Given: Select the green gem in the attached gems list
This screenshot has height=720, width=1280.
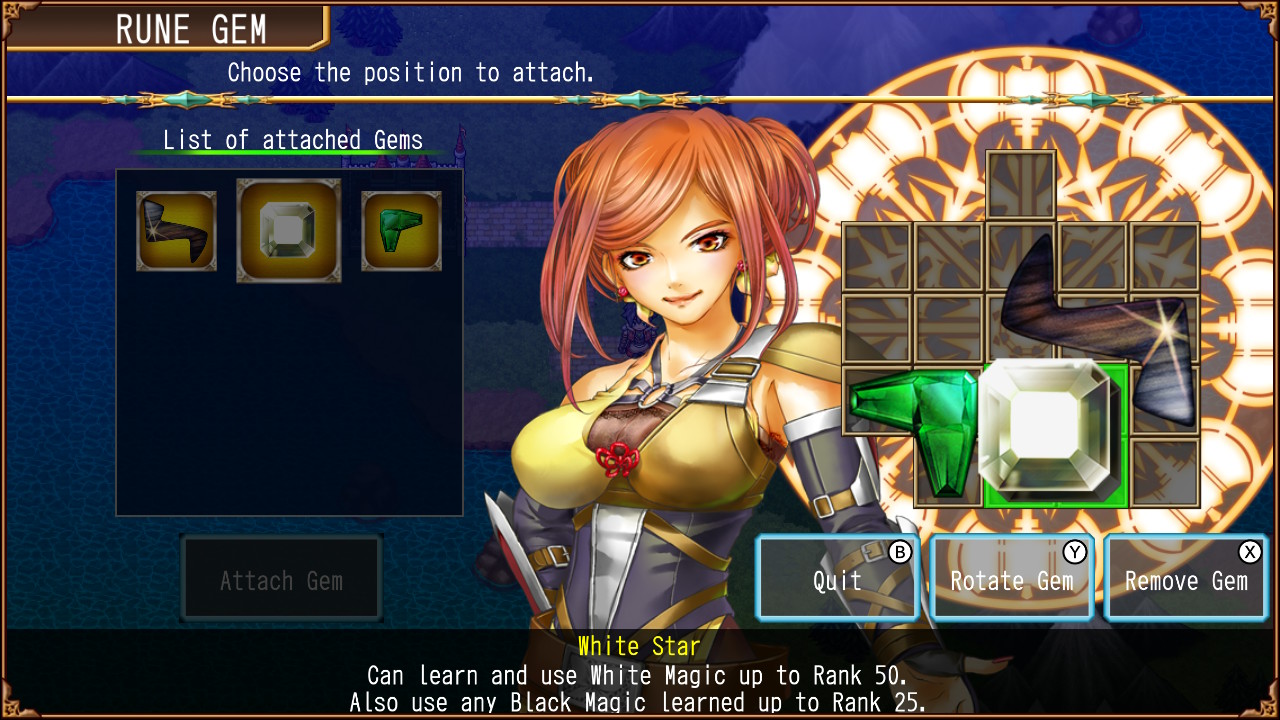Looking at the screenshot, I should click(x=400, y=230).
